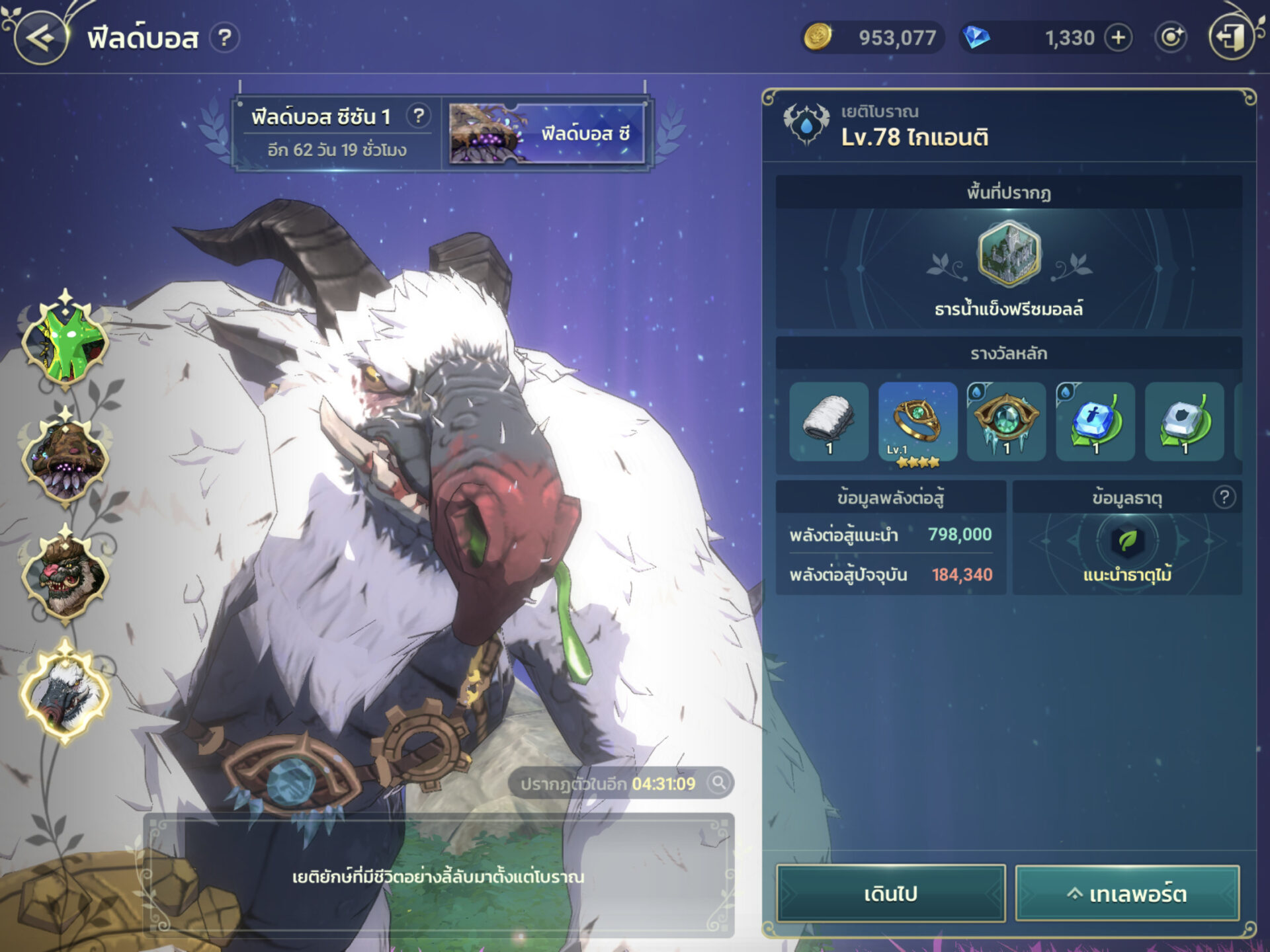The width and height of the screenshot is (1270, 952).
Task: Walk to the boss with เดินไป button
Action: point(890,893)
